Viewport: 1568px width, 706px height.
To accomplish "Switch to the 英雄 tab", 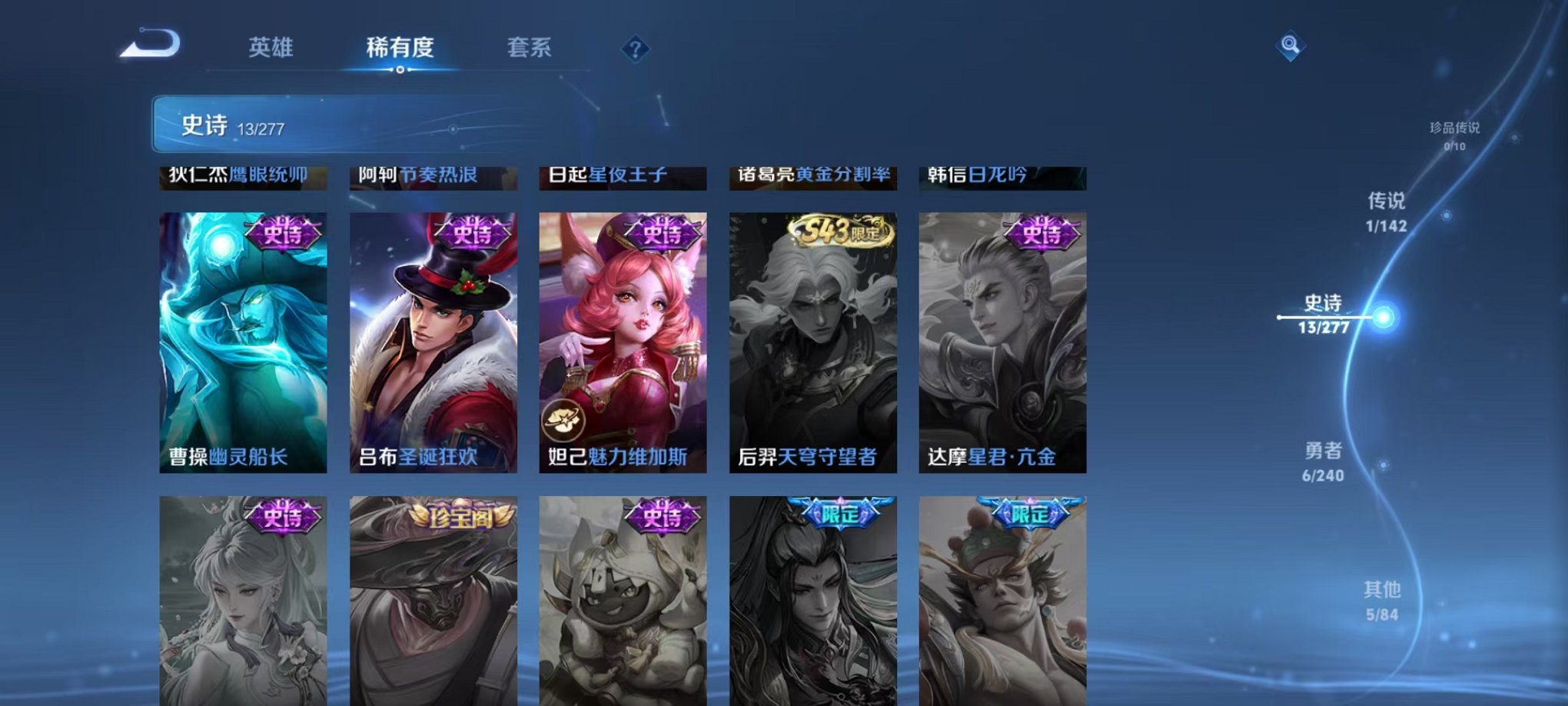I will point(271,48).
